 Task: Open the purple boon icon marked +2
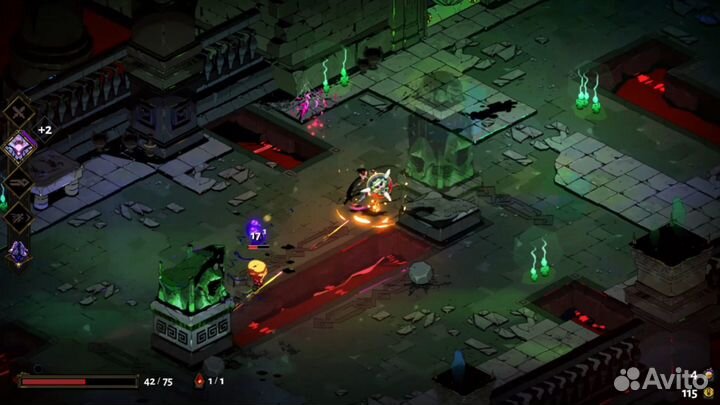(x=20, y=145)
